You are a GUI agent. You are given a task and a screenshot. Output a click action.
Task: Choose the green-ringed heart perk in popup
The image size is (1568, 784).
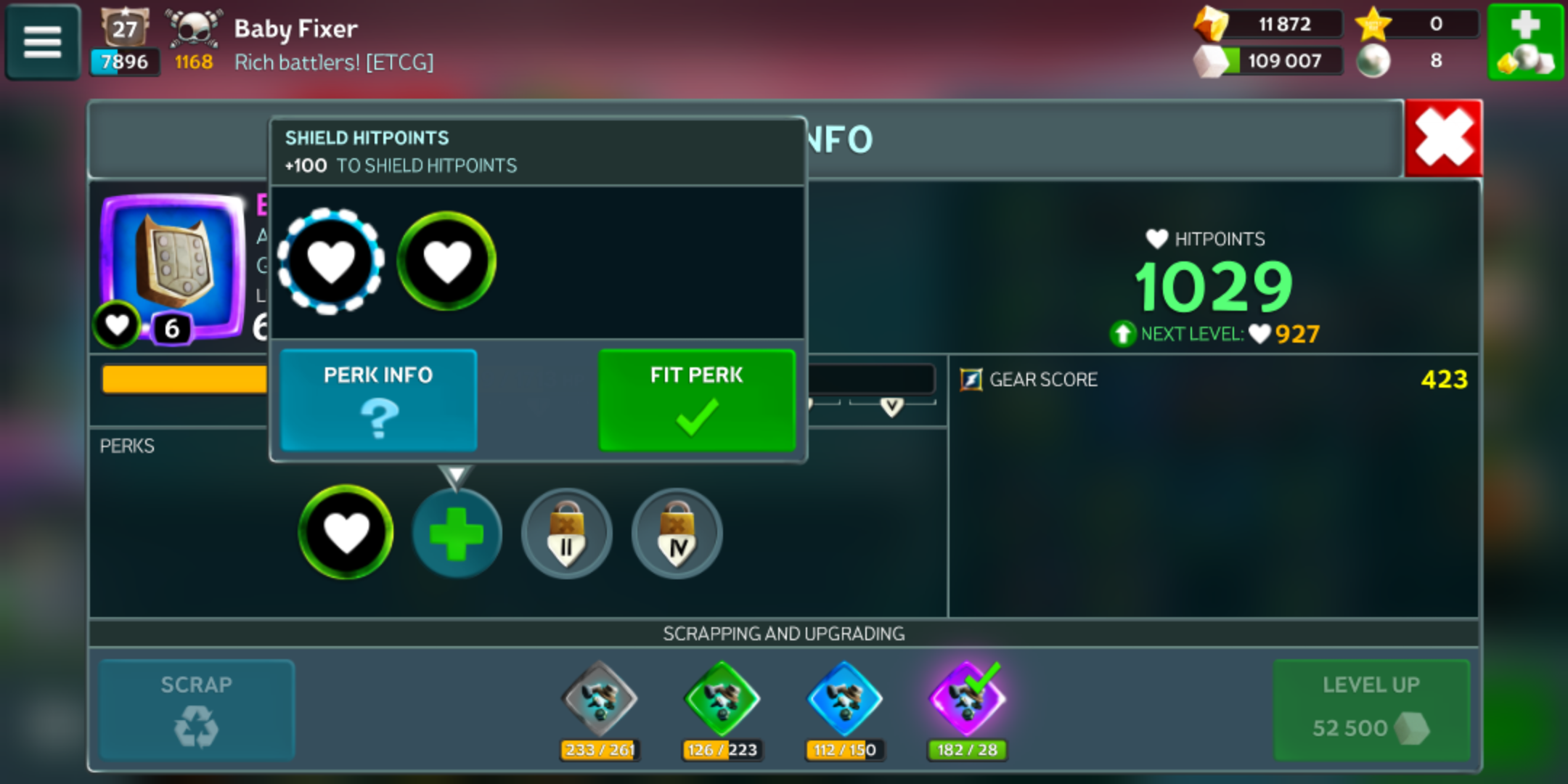coord(446,261)
